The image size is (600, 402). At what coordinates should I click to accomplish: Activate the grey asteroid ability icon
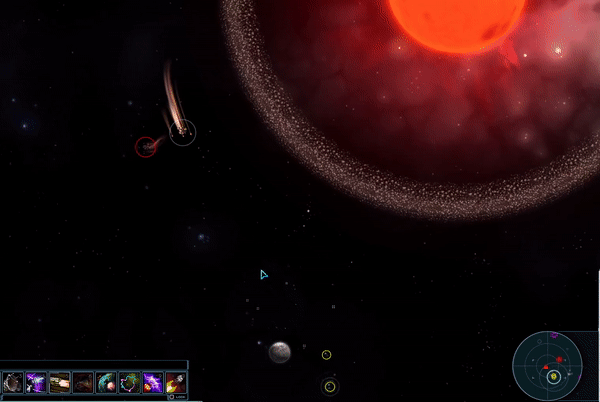(13, 382)
